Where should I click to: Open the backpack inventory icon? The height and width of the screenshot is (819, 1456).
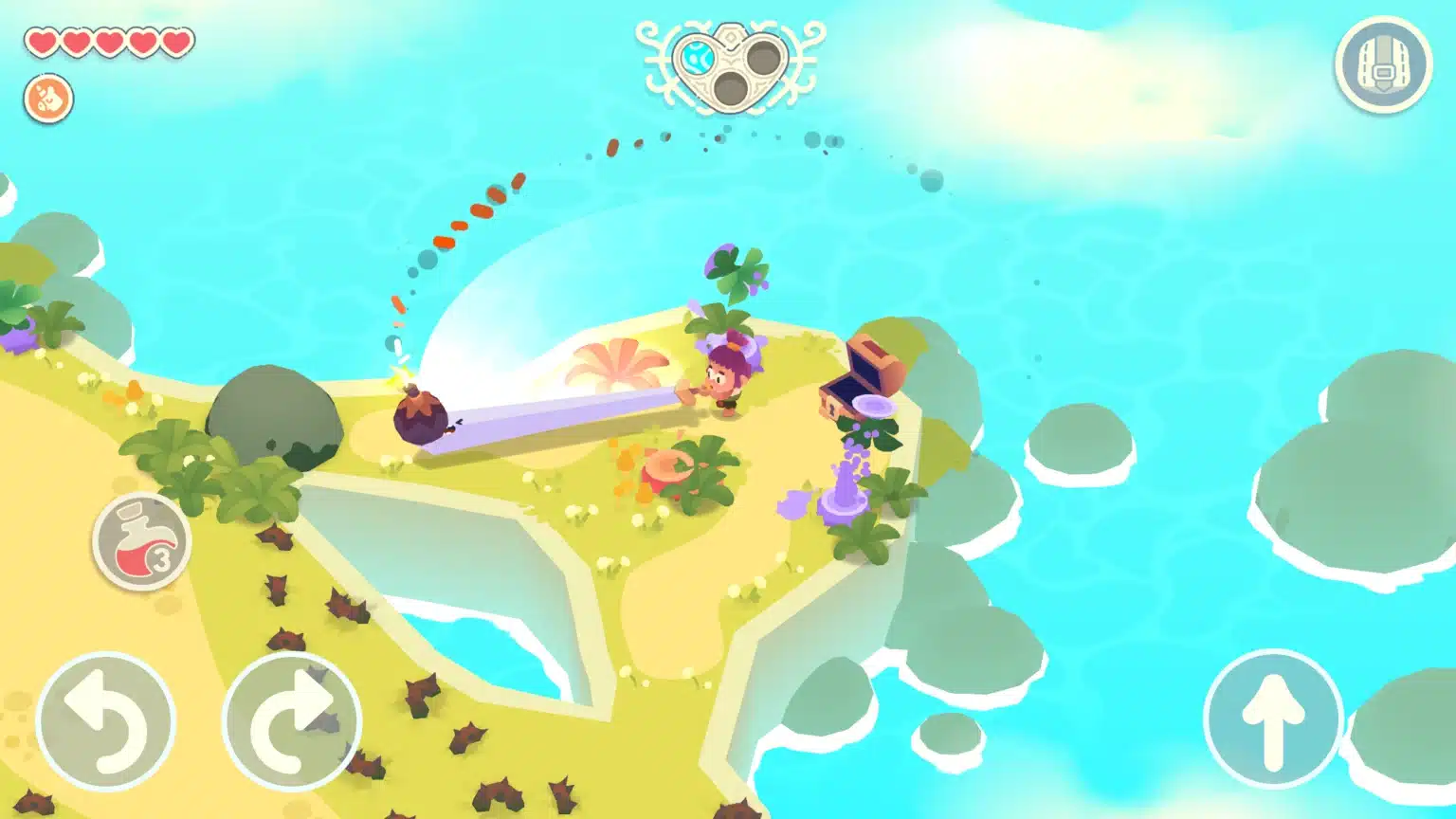pyautogui.click(x=1383, y=59)
